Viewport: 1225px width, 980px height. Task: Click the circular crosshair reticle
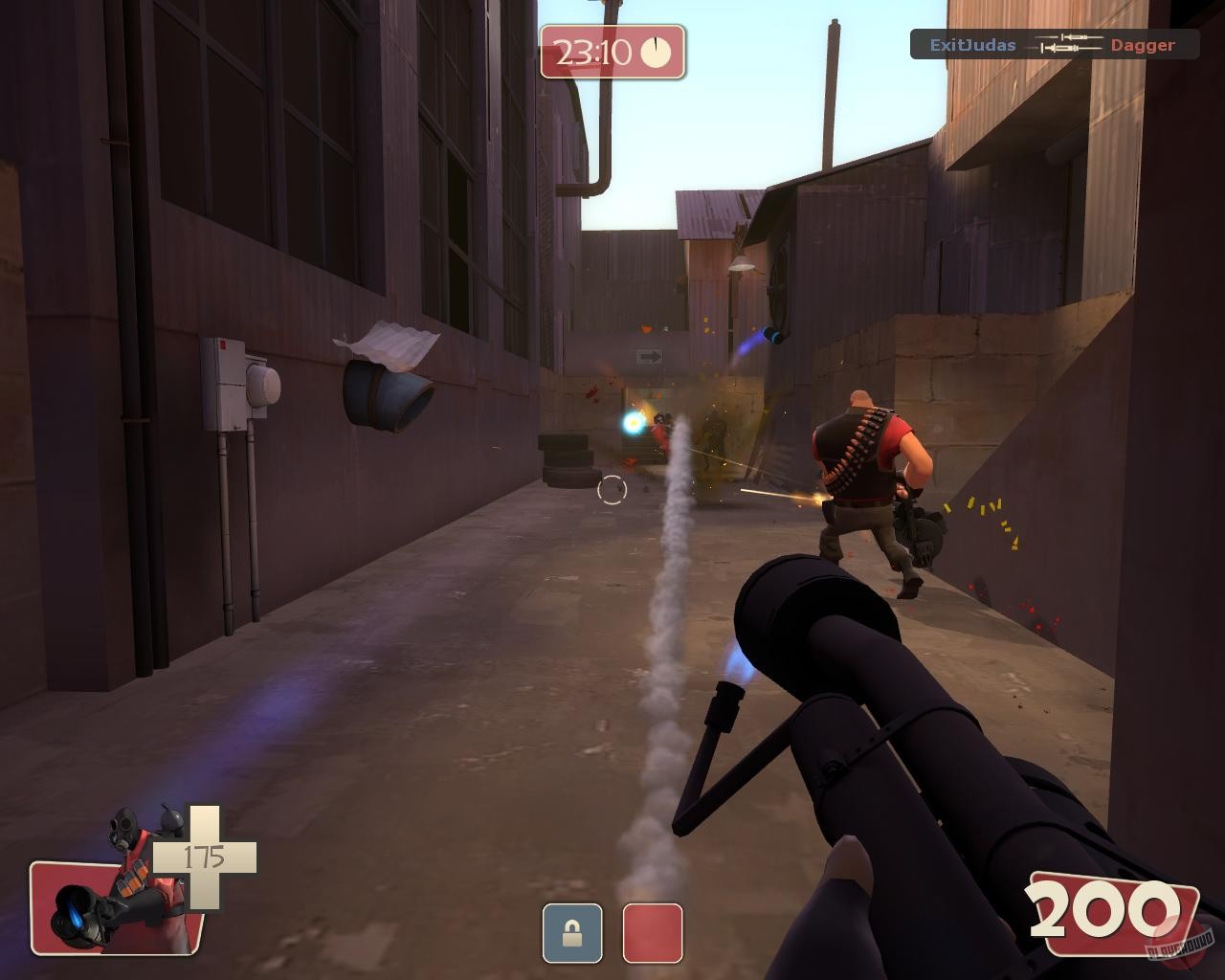612,490
